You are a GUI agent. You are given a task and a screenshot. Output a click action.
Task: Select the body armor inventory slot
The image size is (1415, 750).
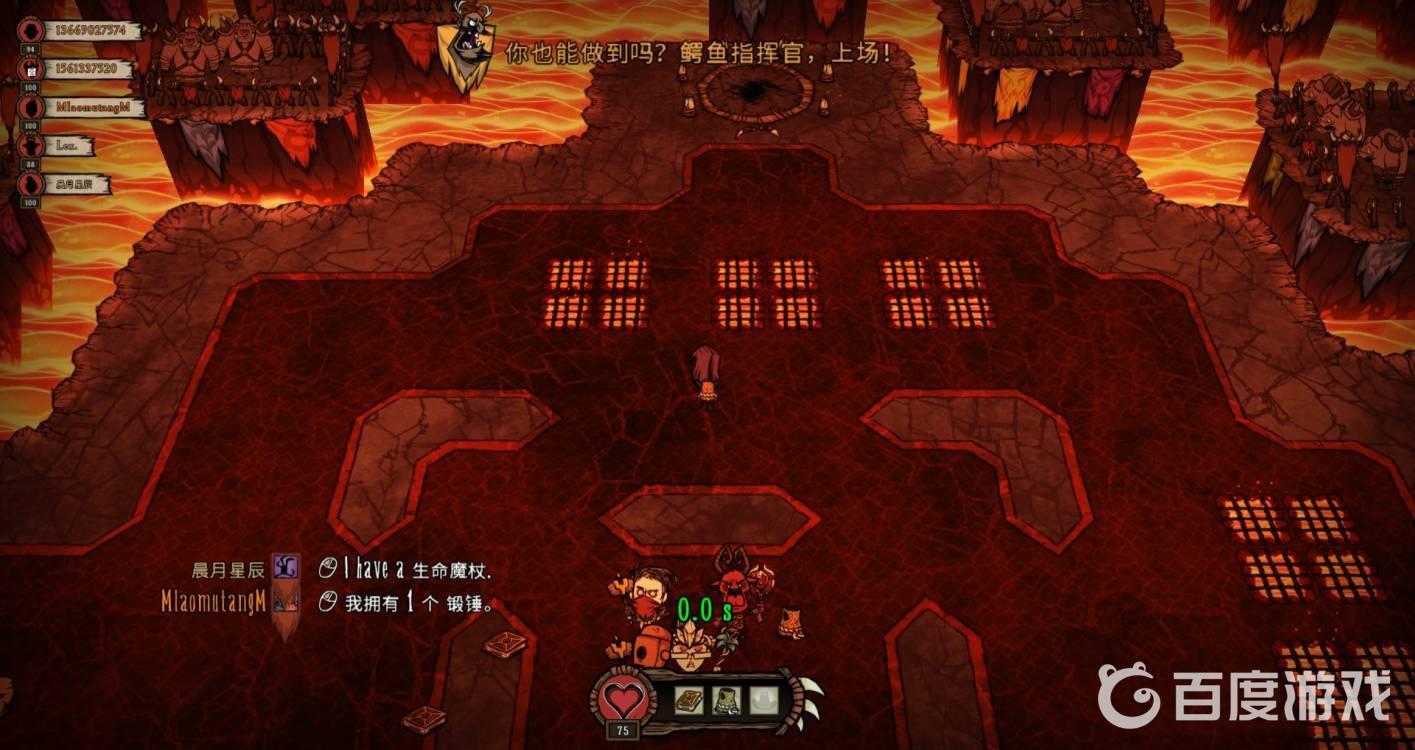[x=727, y=701]
